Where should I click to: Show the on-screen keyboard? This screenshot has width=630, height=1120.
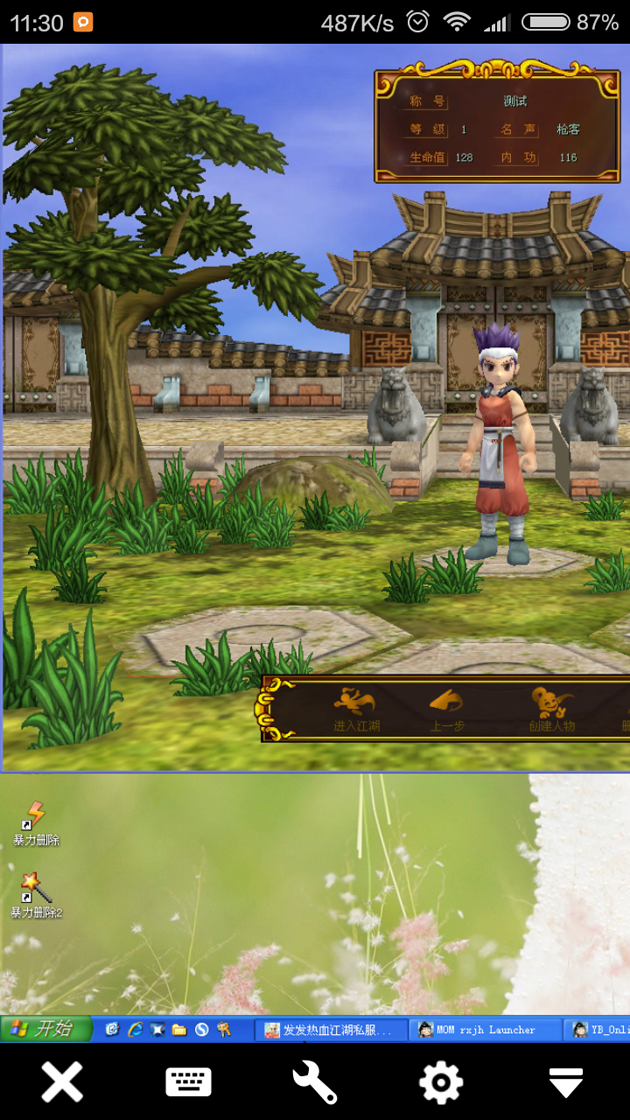(188, 1082)
